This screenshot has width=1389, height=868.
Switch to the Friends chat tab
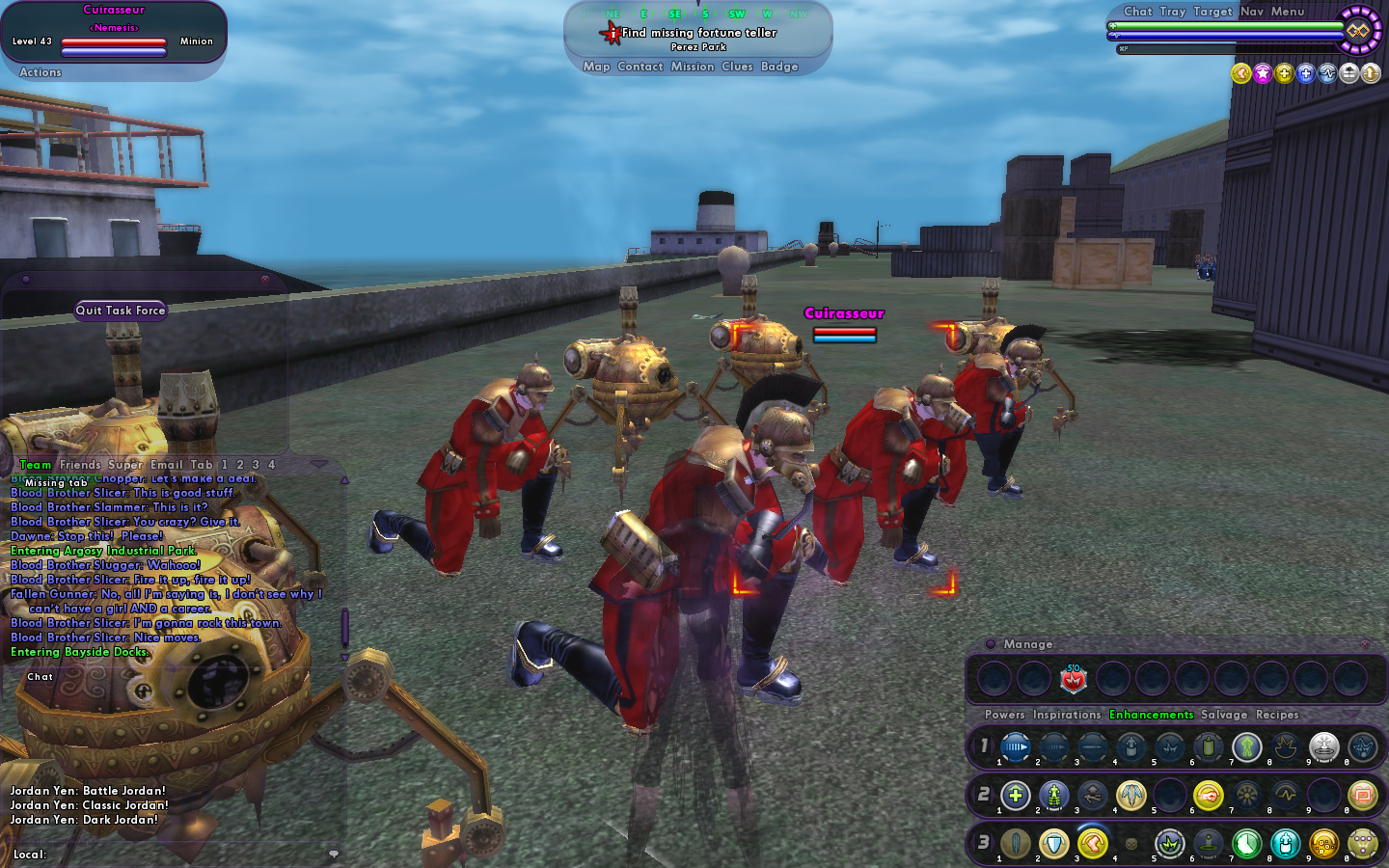click(x=80, y=465)
